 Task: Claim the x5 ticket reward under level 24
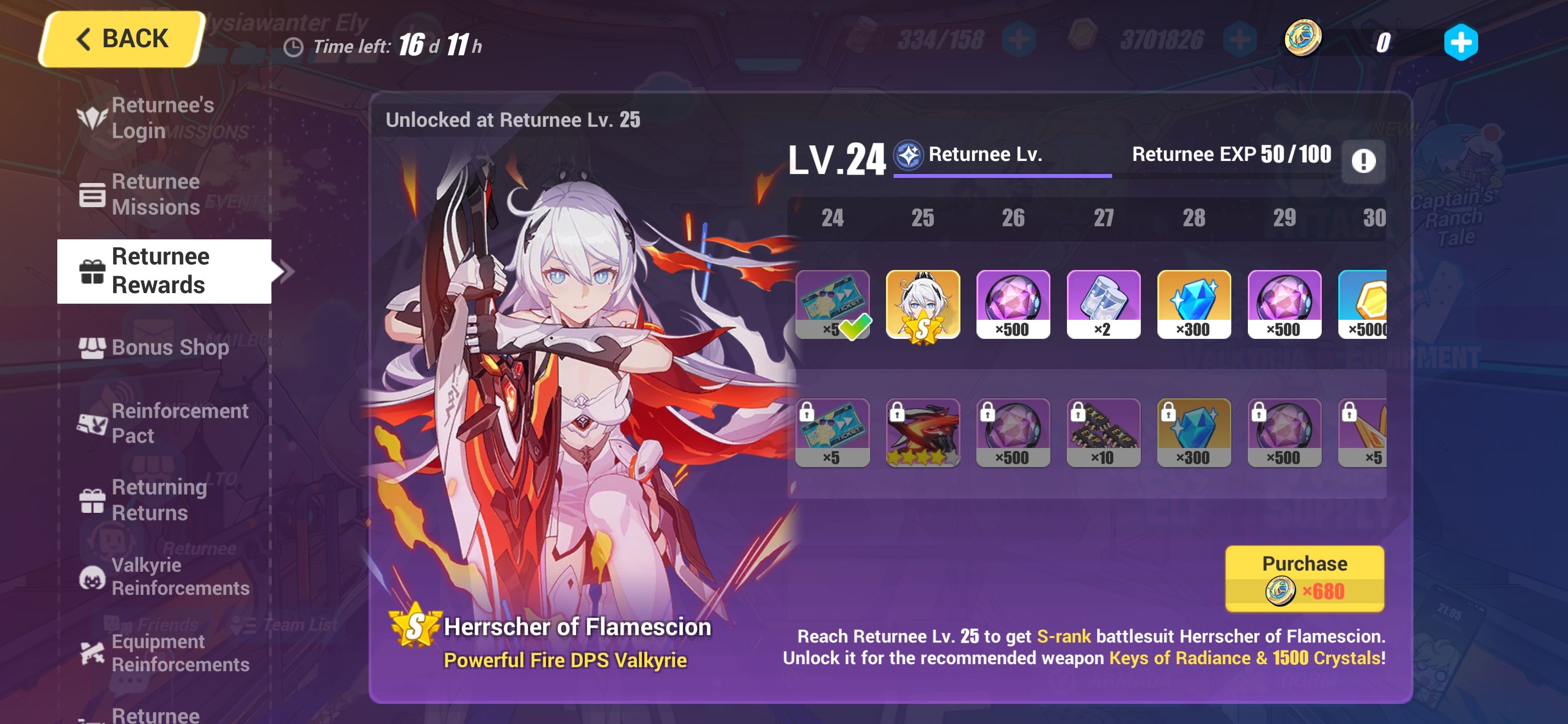pos(832,305)
